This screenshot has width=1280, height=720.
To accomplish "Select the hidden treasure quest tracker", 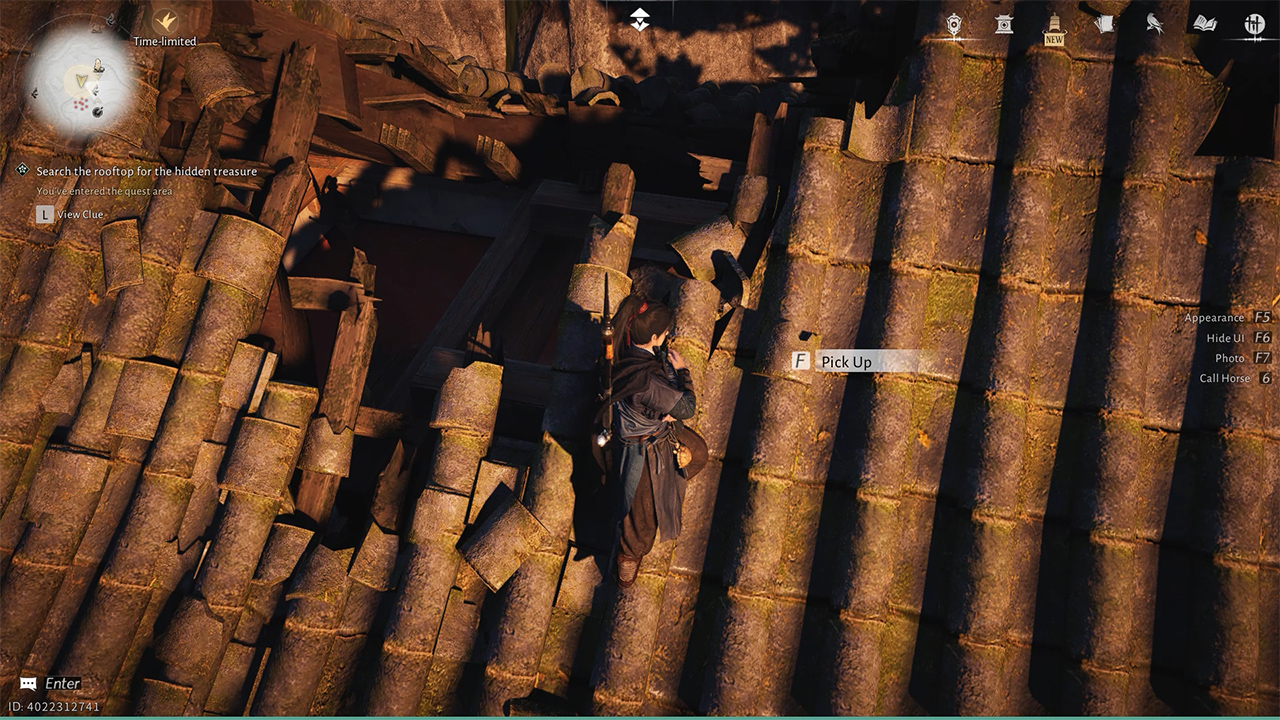I will pyautogui.click(x=146, y=172).
